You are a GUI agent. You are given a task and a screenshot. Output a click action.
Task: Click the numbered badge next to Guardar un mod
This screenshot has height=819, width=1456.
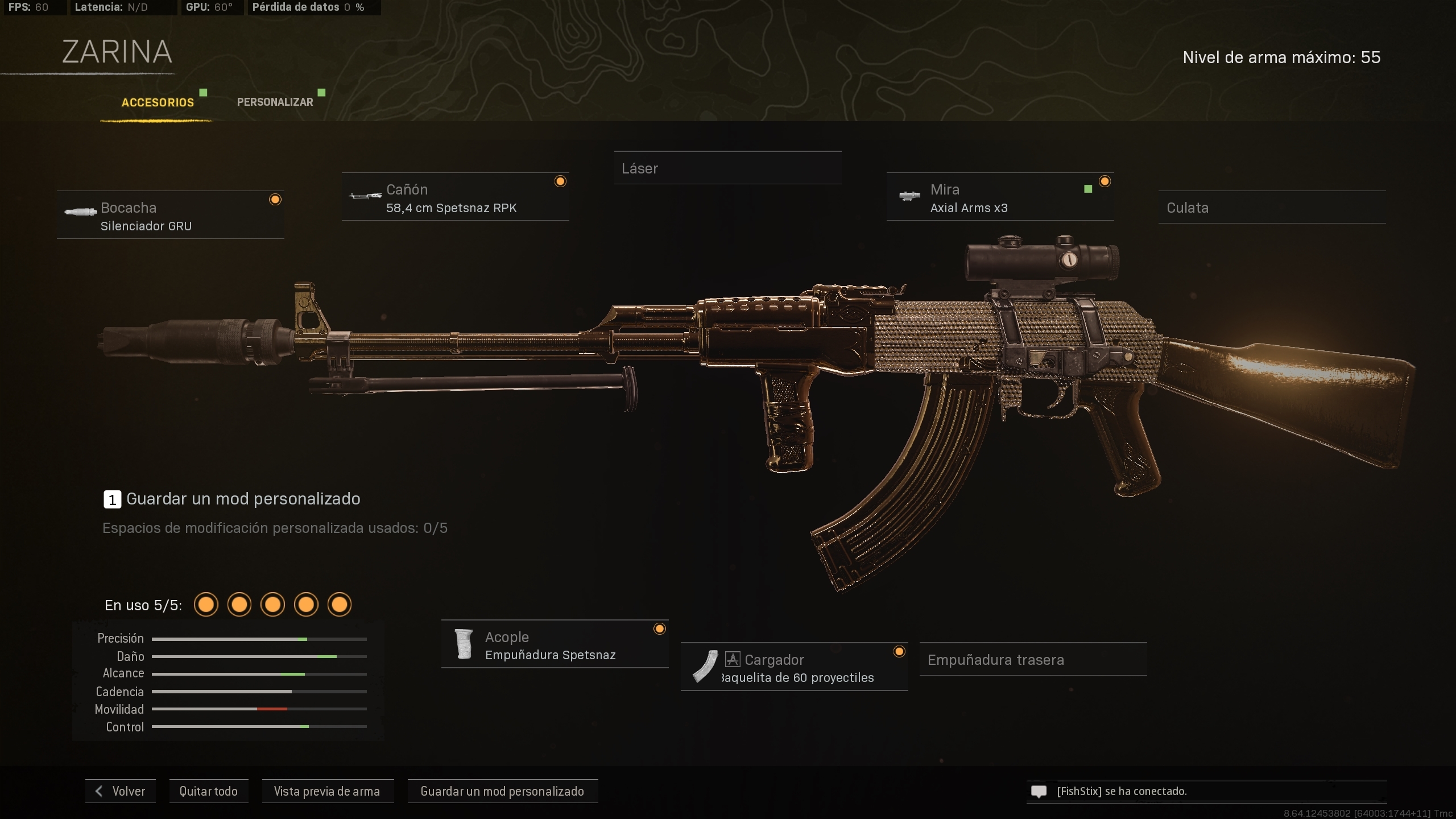(x=112, y=499)
